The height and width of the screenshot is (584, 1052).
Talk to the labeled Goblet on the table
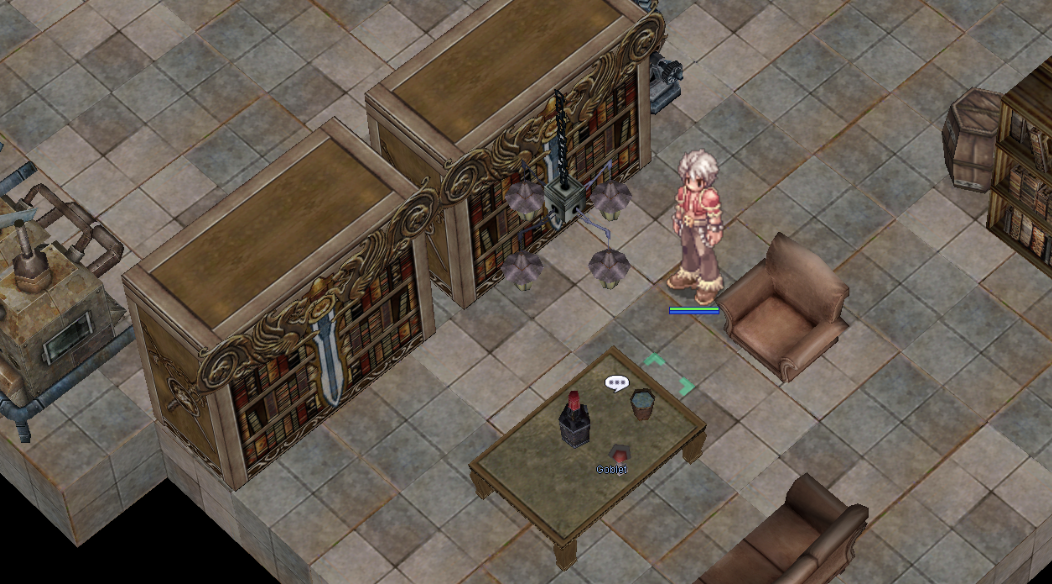(x=617, y=453)
